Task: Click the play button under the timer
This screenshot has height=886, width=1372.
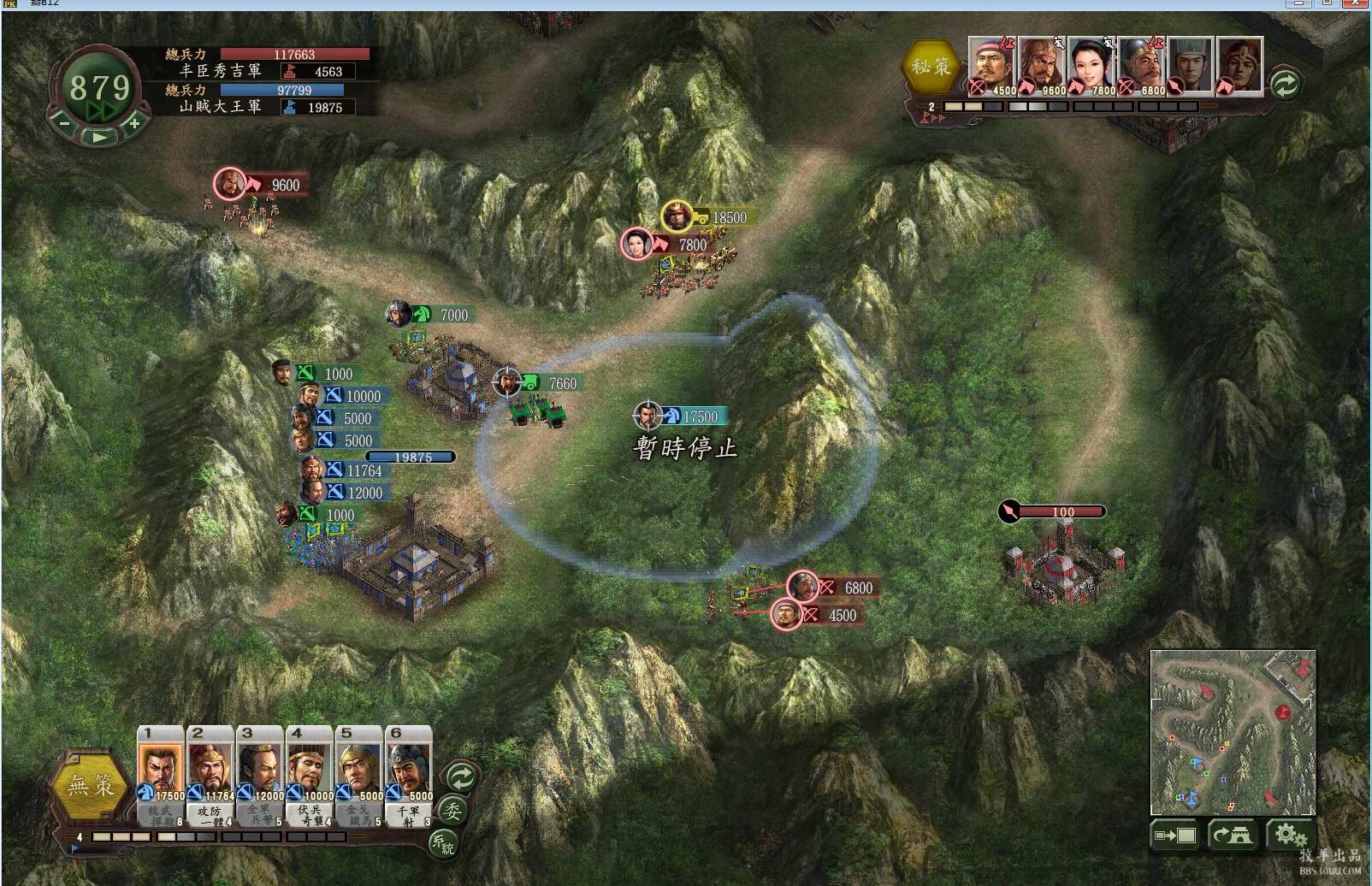Action: click(100, 137)
